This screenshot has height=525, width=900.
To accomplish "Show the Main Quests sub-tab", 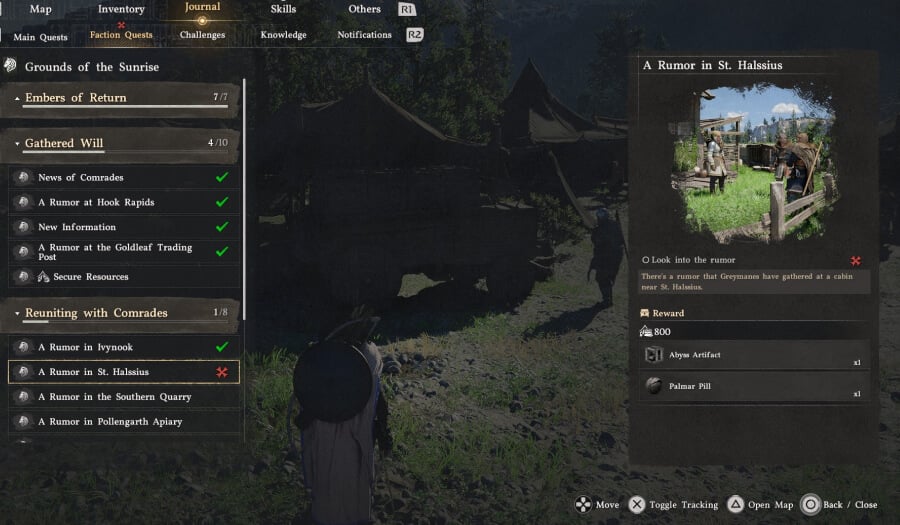I will (40, 37).
